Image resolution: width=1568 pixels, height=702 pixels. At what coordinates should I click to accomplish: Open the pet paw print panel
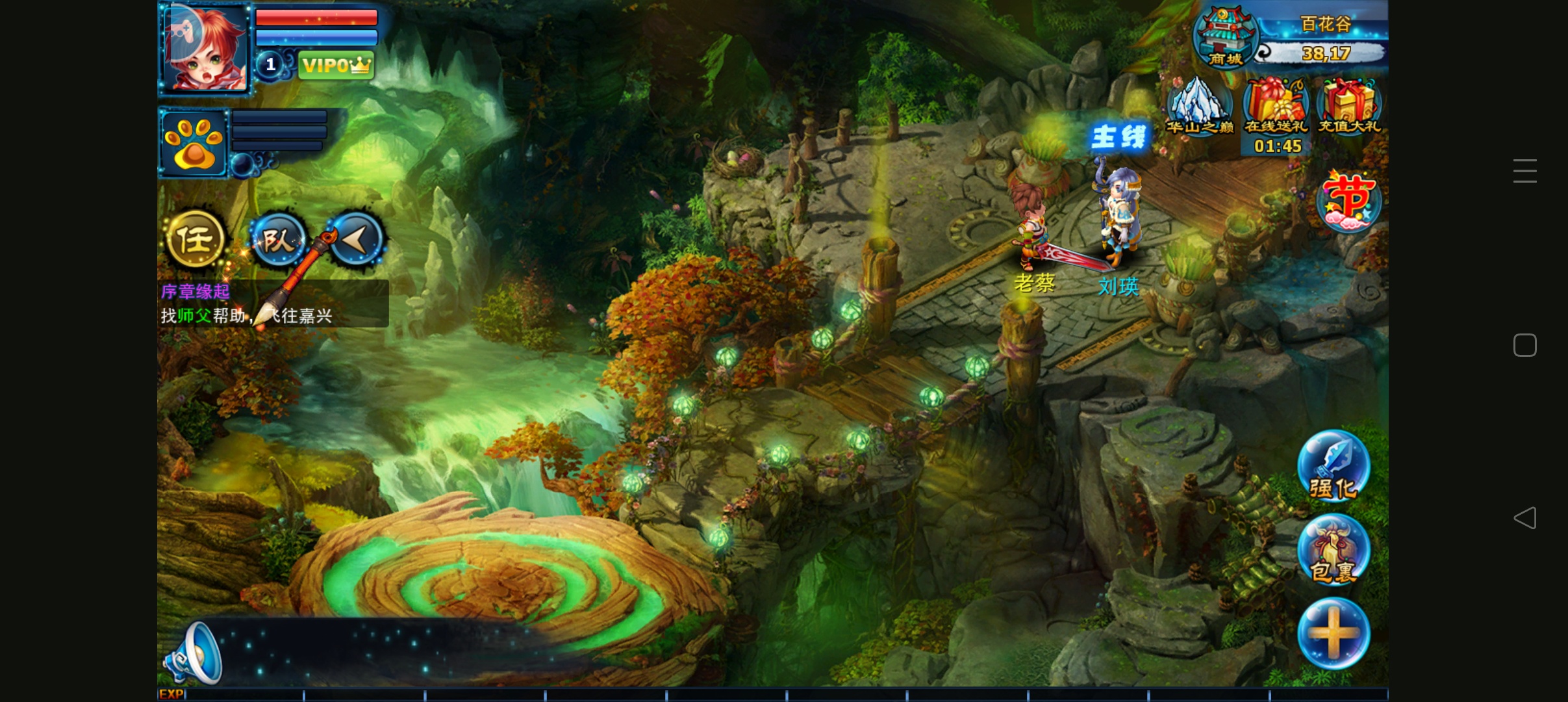pyautogui.click(x=193, y=143)
